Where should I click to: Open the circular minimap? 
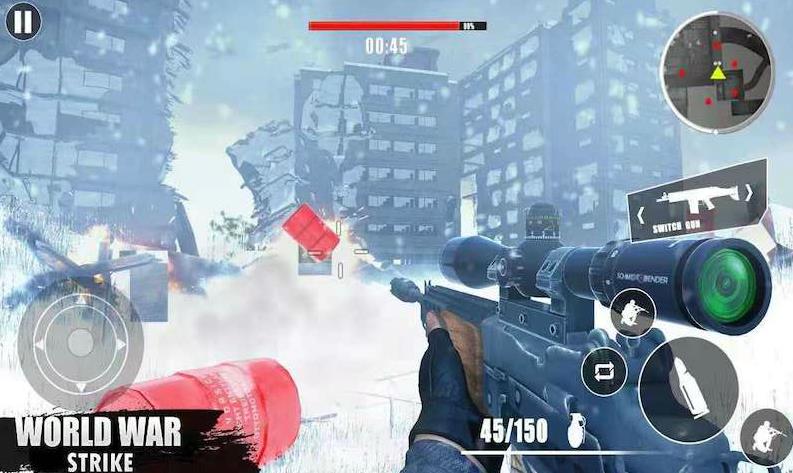click(x=717, y=72)
